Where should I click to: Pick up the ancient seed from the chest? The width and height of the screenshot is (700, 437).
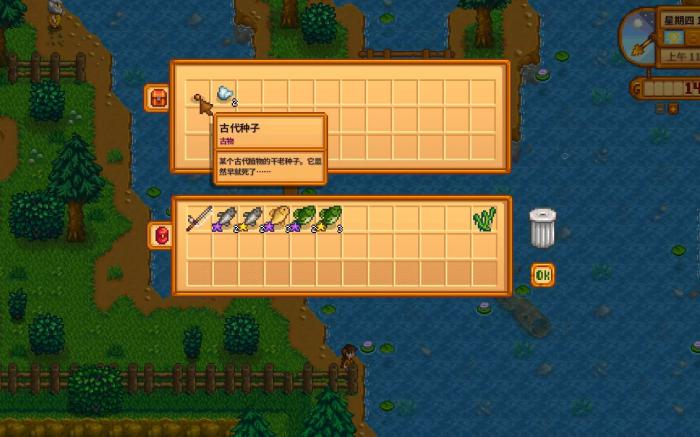point(199,95)
